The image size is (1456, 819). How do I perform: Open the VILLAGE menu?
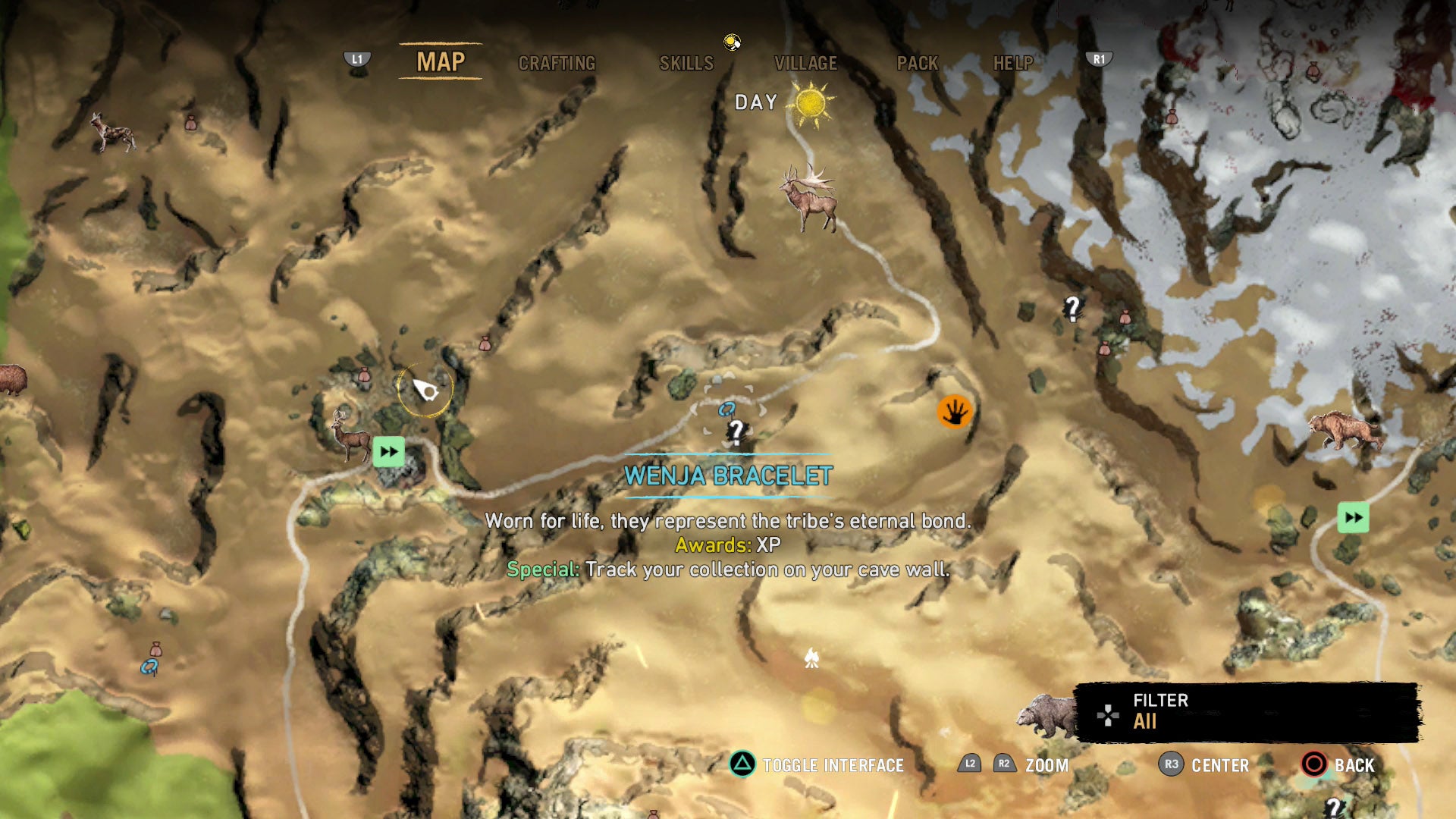pyautogui.click(x=805, y=64)
